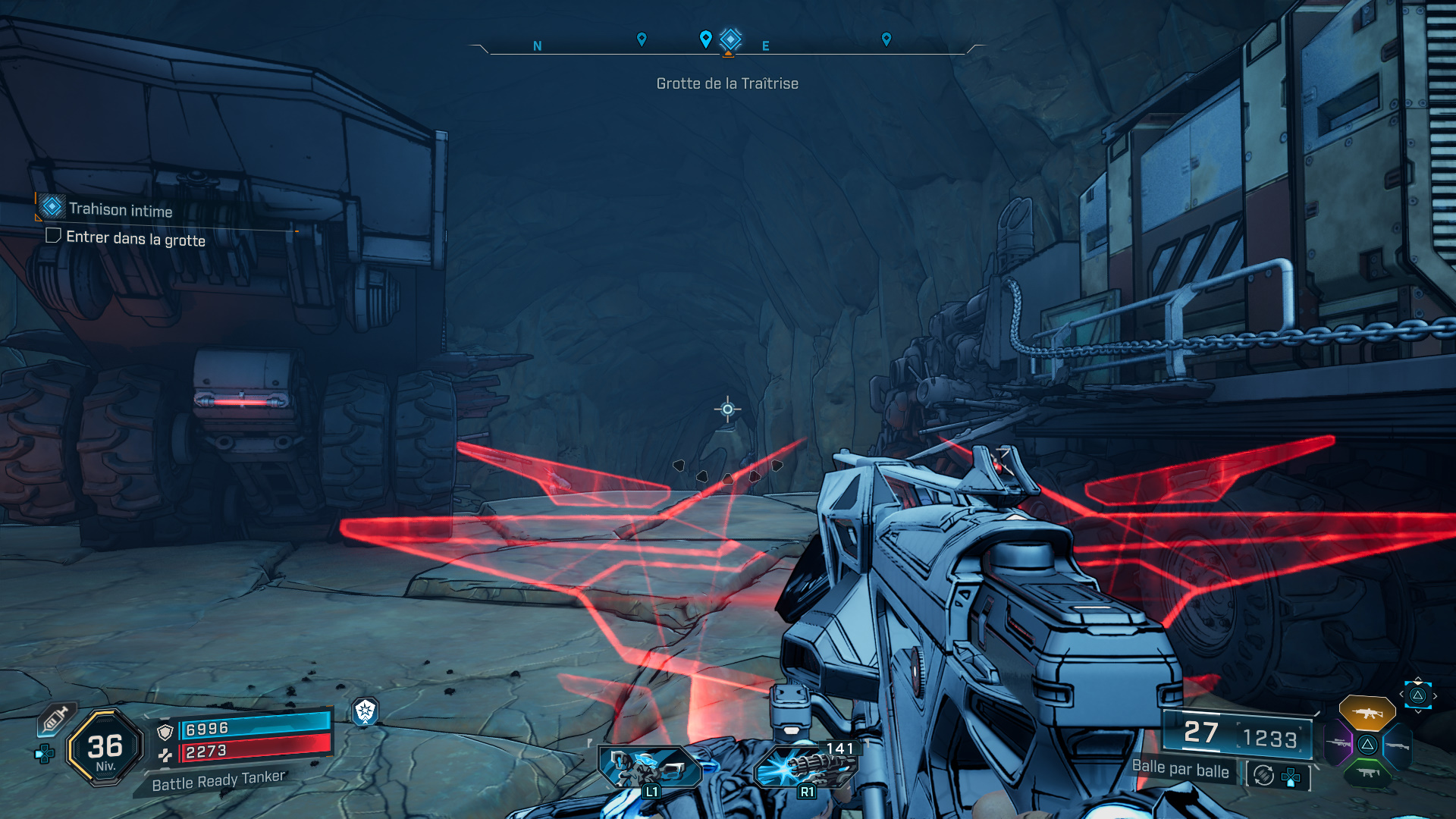
Task: Use the minigun ordnance ability icon
Action: click(805, 767)
